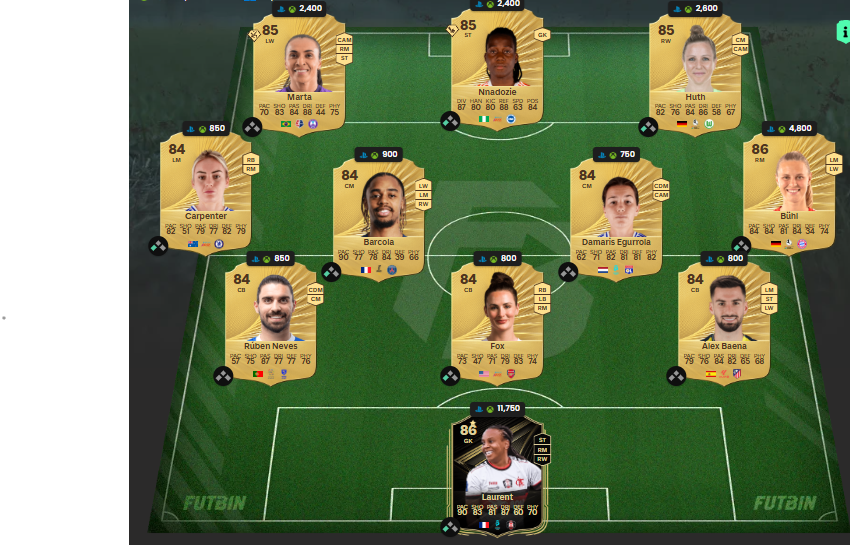Click the chemistry style icon beside Alex Baena
The width and height of the screenshot is (850, 545).
(677, 376)
